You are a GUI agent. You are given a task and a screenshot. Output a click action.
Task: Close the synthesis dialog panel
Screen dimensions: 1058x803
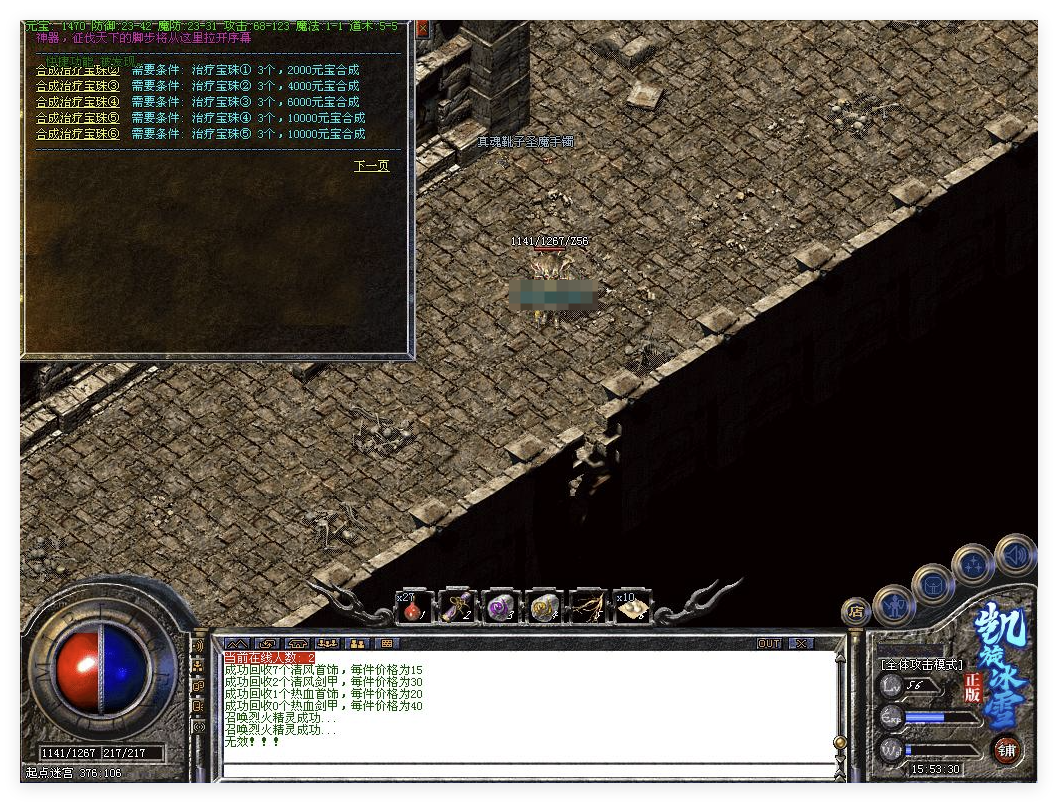click(422, 29)
